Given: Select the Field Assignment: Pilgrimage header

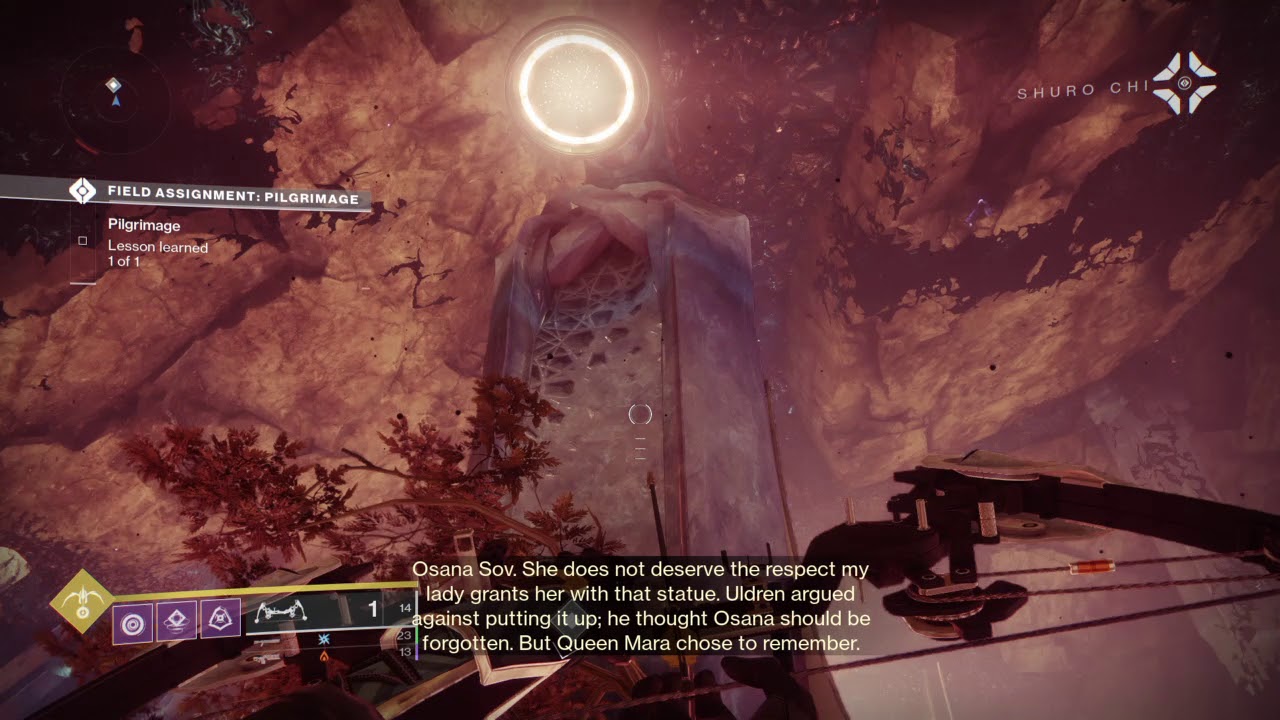Looking at the screenshot, I should coord(232,198).
